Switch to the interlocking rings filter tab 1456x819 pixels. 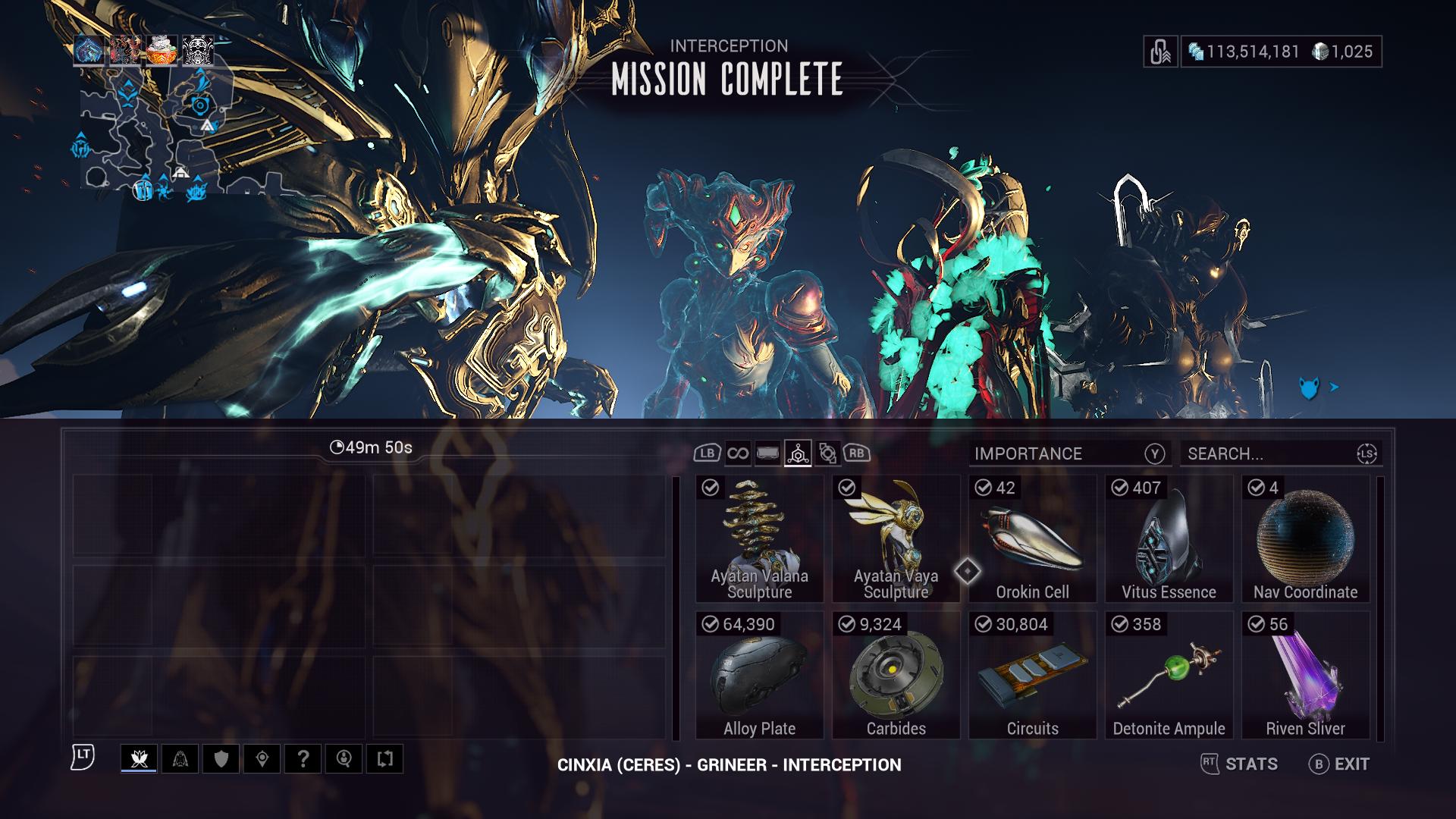click(827, 453)
